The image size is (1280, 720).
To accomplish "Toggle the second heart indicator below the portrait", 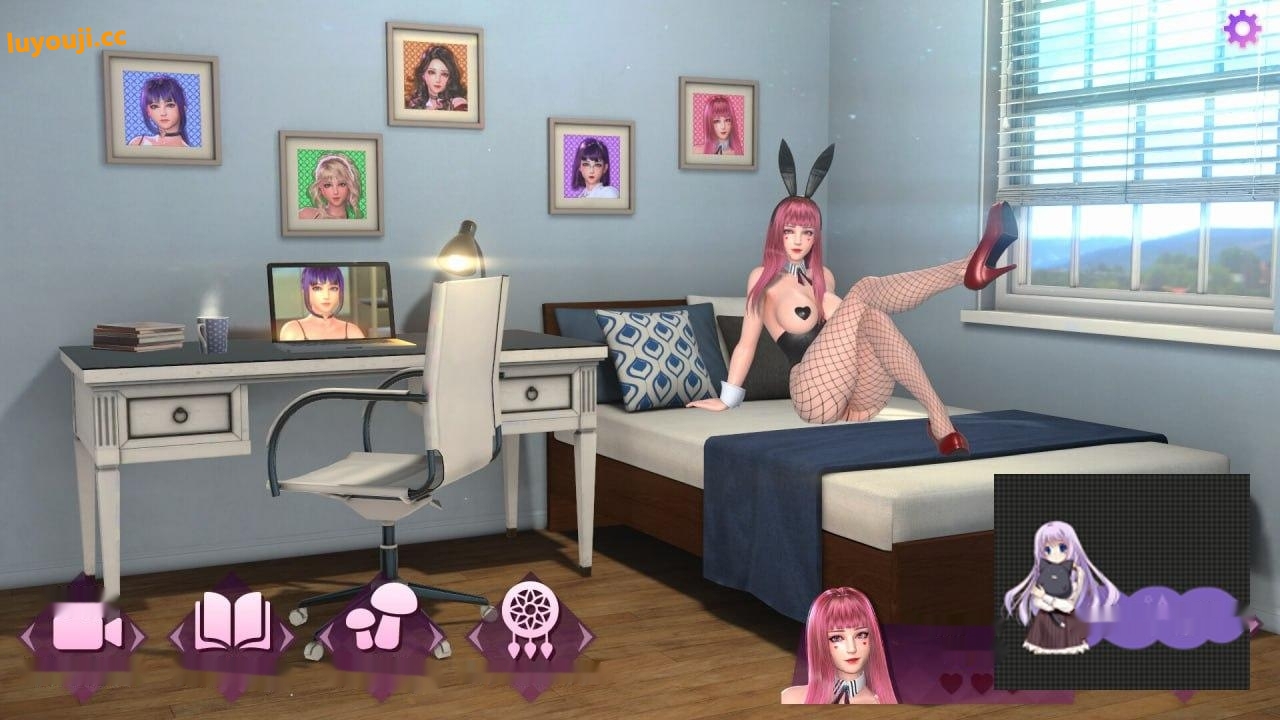I will pos(980,682).
